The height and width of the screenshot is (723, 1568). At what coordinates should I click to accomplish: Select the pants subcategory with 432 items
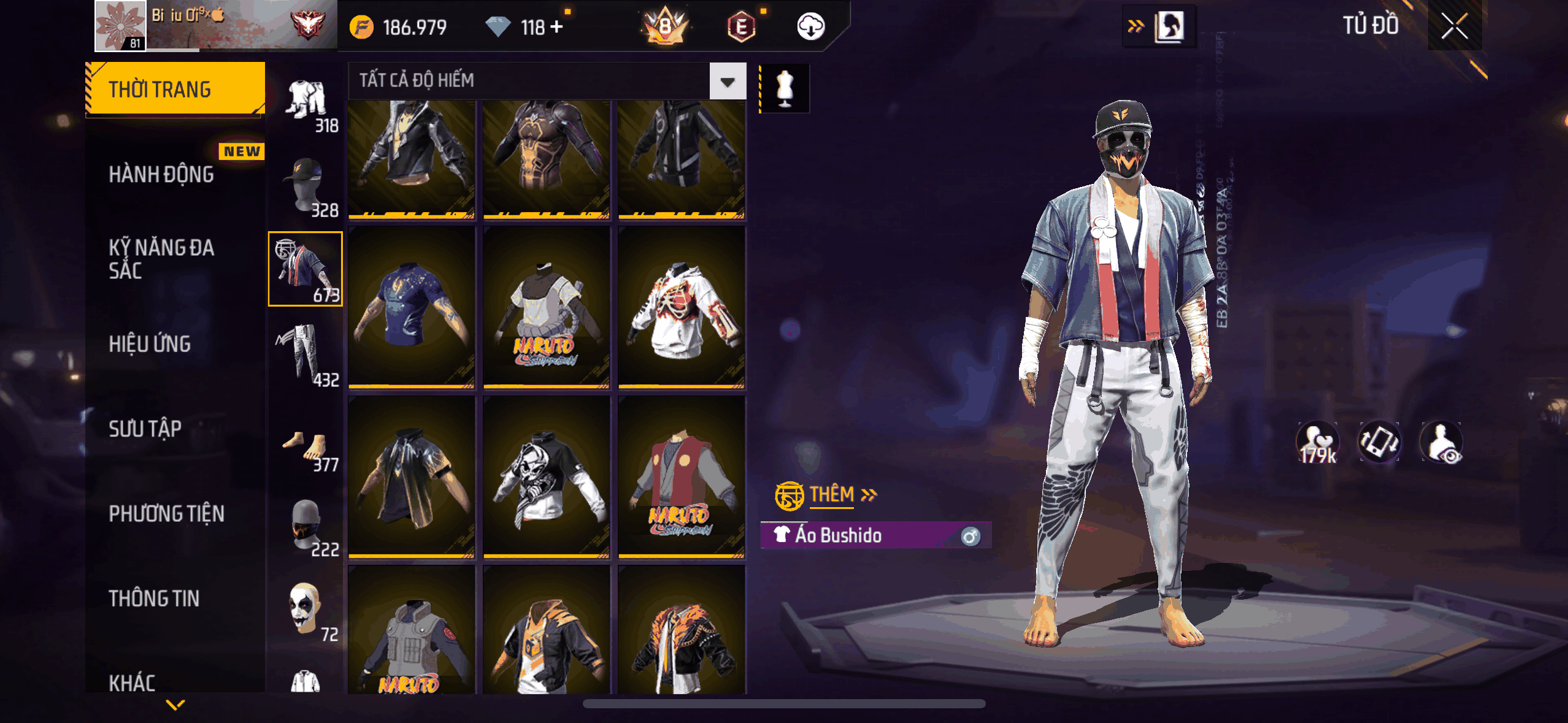coord(306,356)
